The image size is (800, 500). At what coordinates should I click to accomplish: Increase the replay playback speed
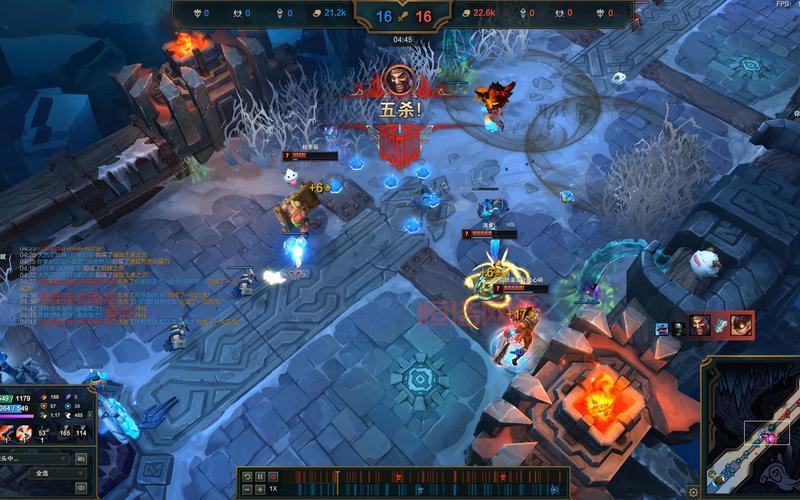click(260, 489)
